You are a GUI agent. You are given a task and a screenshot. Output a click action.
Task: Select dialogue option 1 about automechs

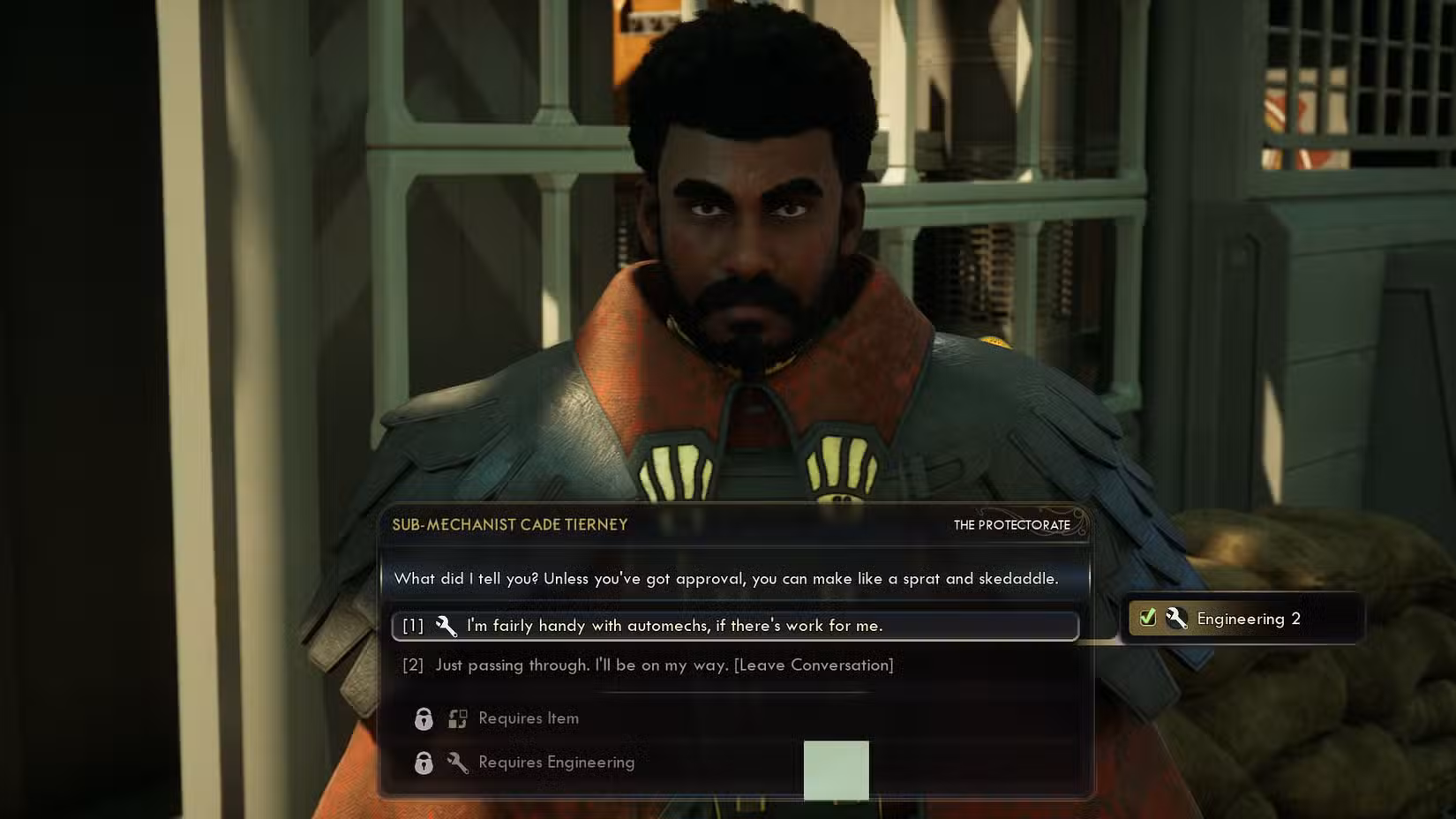tap(679, 626)
